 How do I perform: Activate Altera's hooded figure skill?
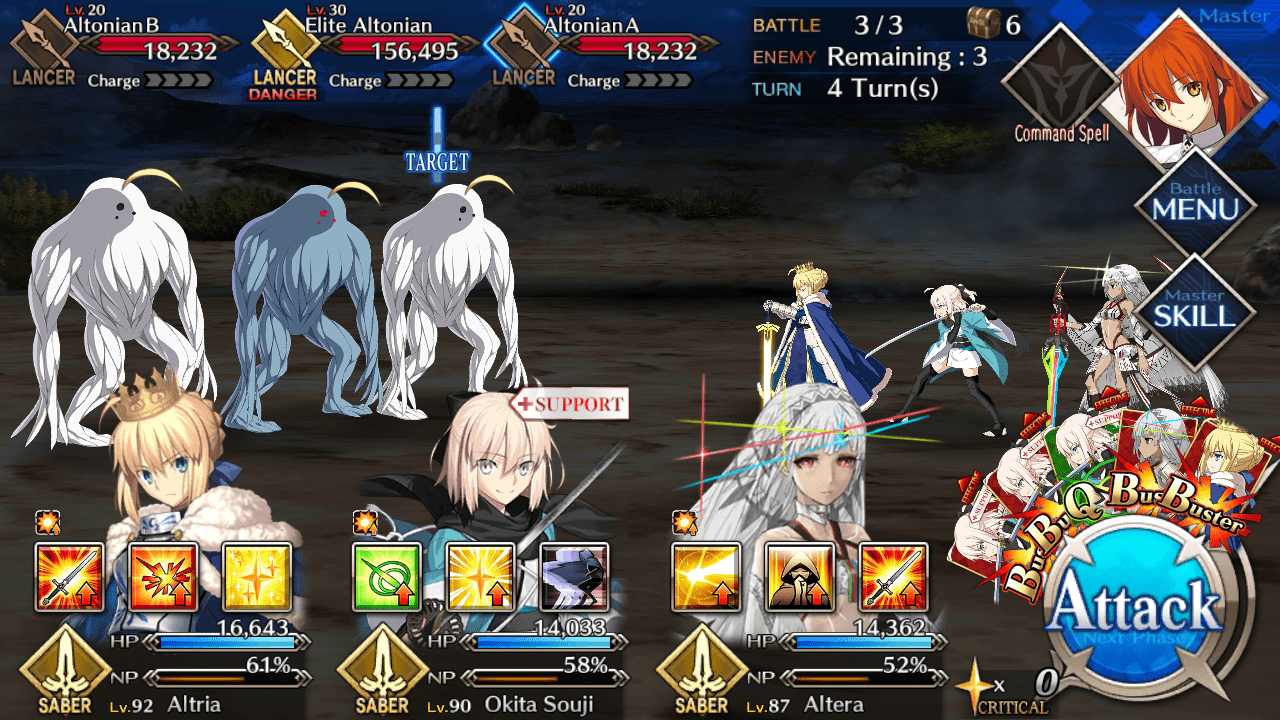point(800,577)
